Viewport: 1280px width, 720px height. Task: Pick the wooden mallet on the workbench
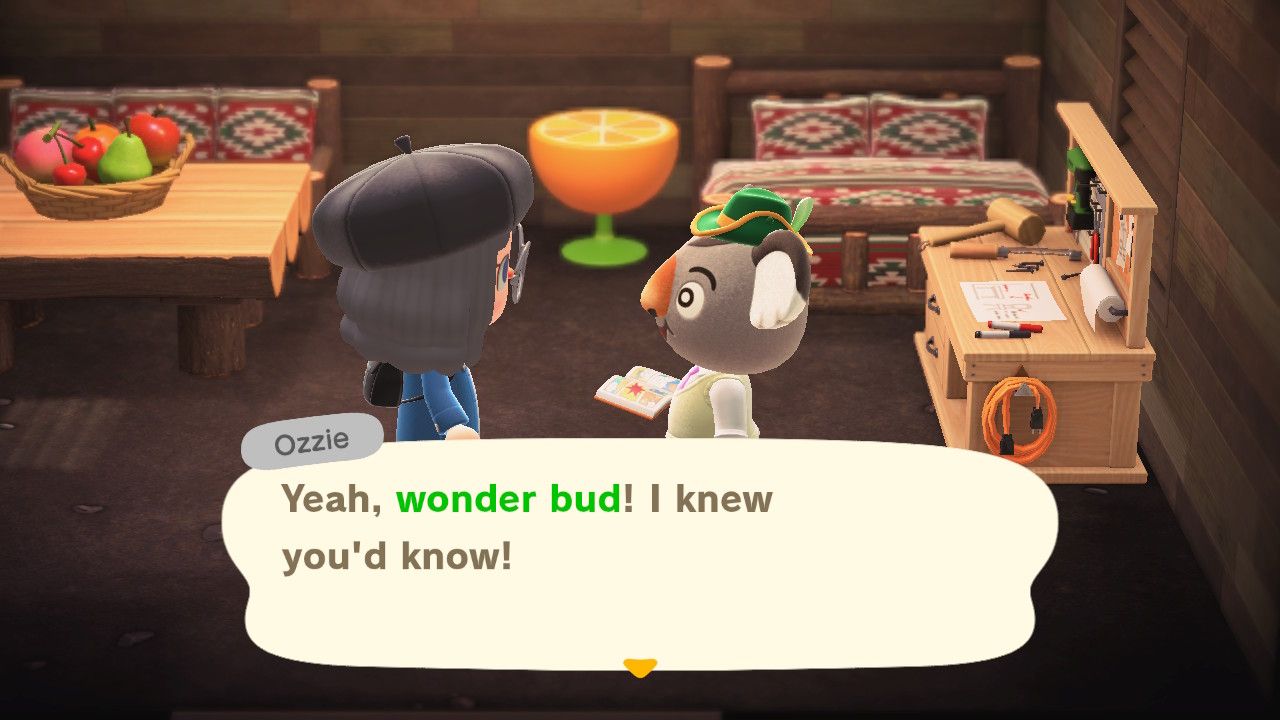click(x=1015, y=218)
